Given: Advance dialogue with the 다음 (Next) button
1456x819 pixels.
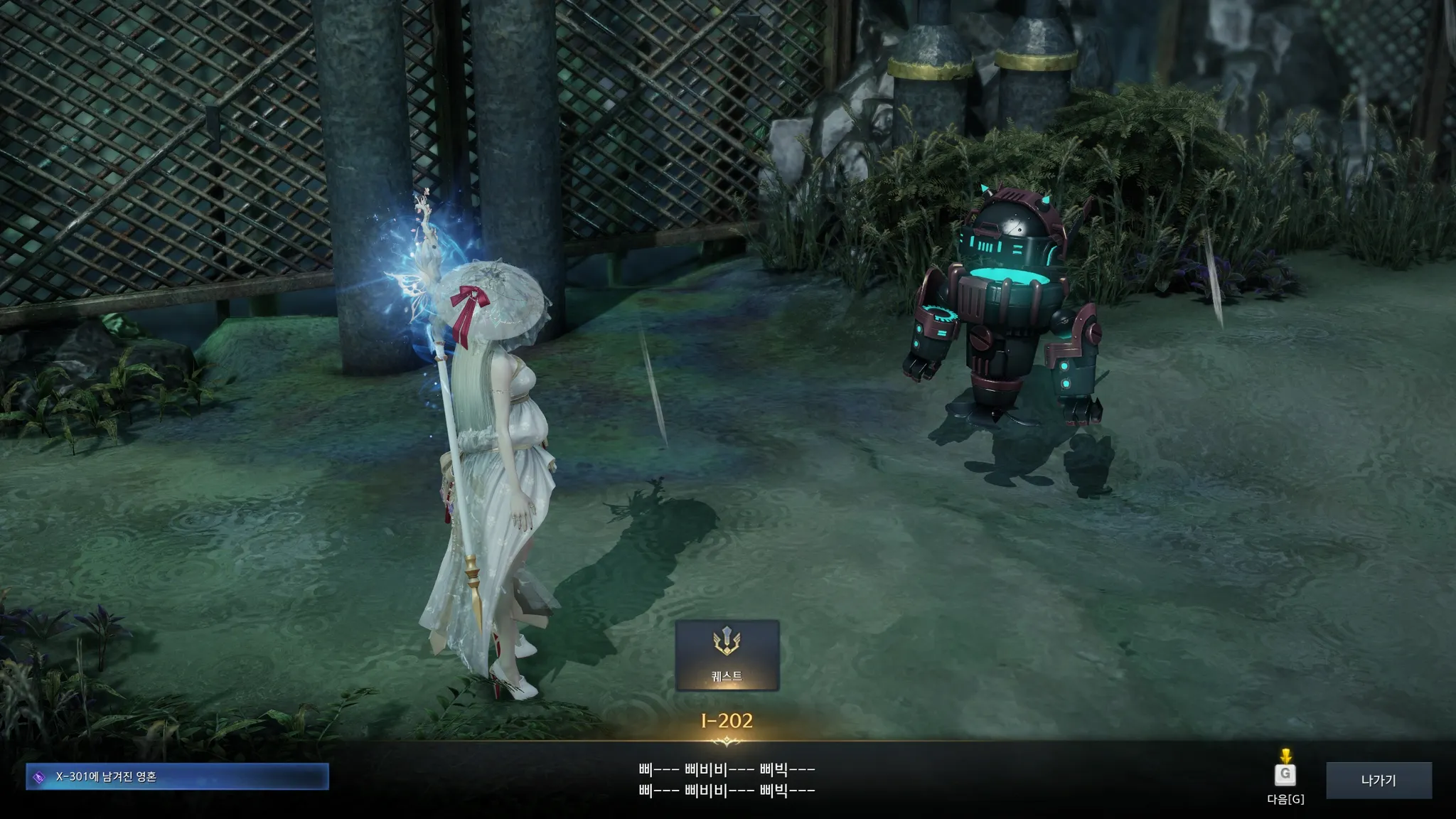Looking at the screenshot, I should coord(1285,774).
